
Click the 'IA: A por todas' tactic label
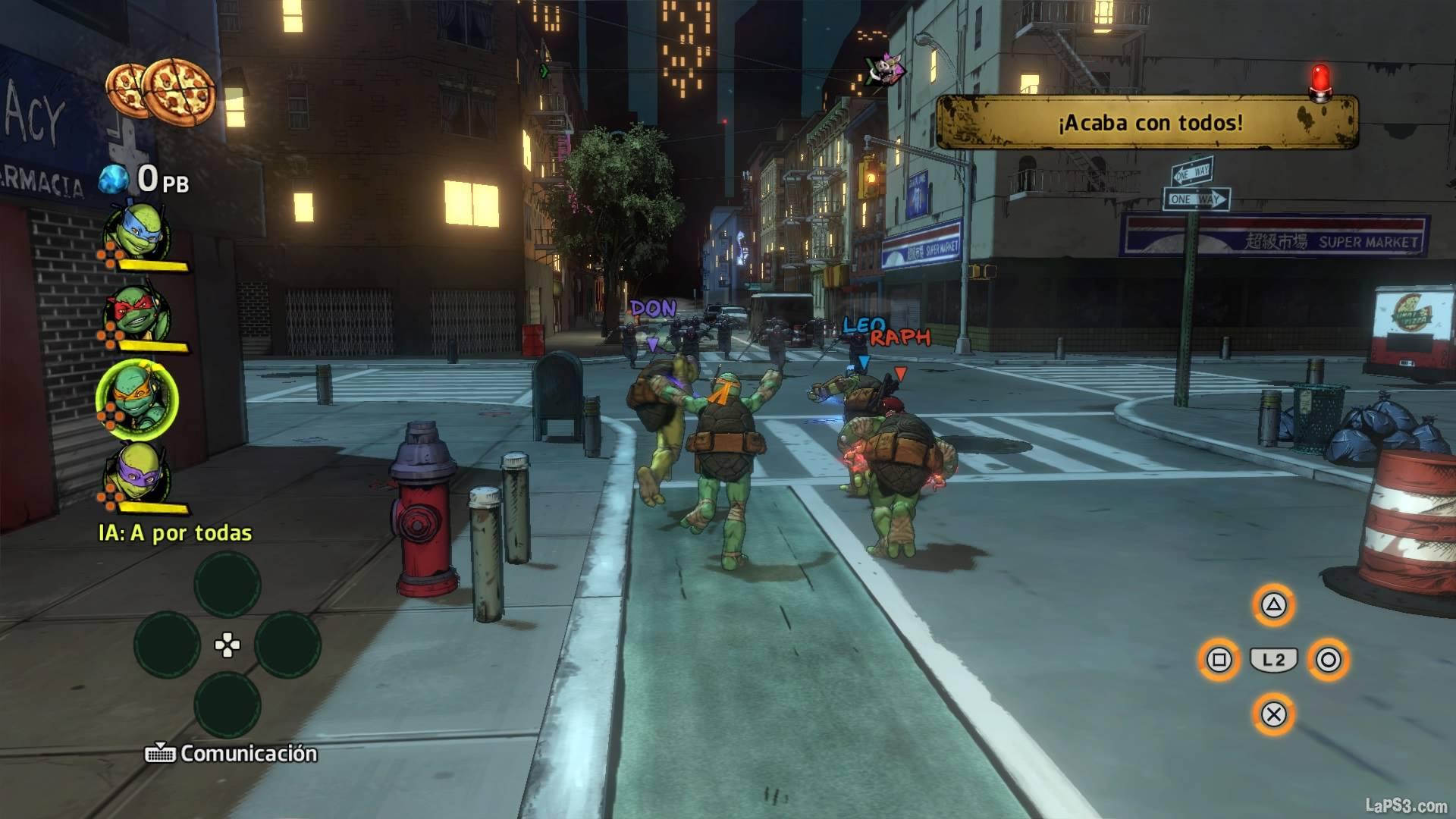pyautogui.click(x=175, y=533)
